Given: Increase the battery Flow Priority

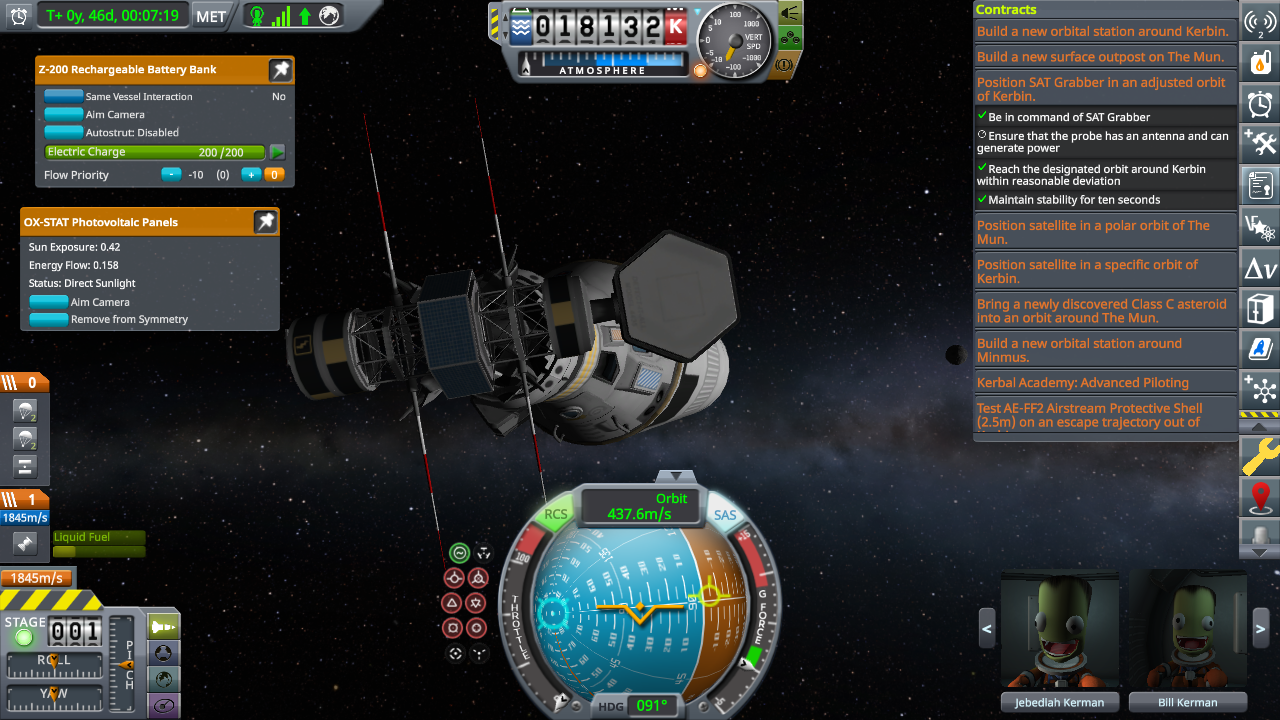Looking at the screenshot, I should (250, 175).
